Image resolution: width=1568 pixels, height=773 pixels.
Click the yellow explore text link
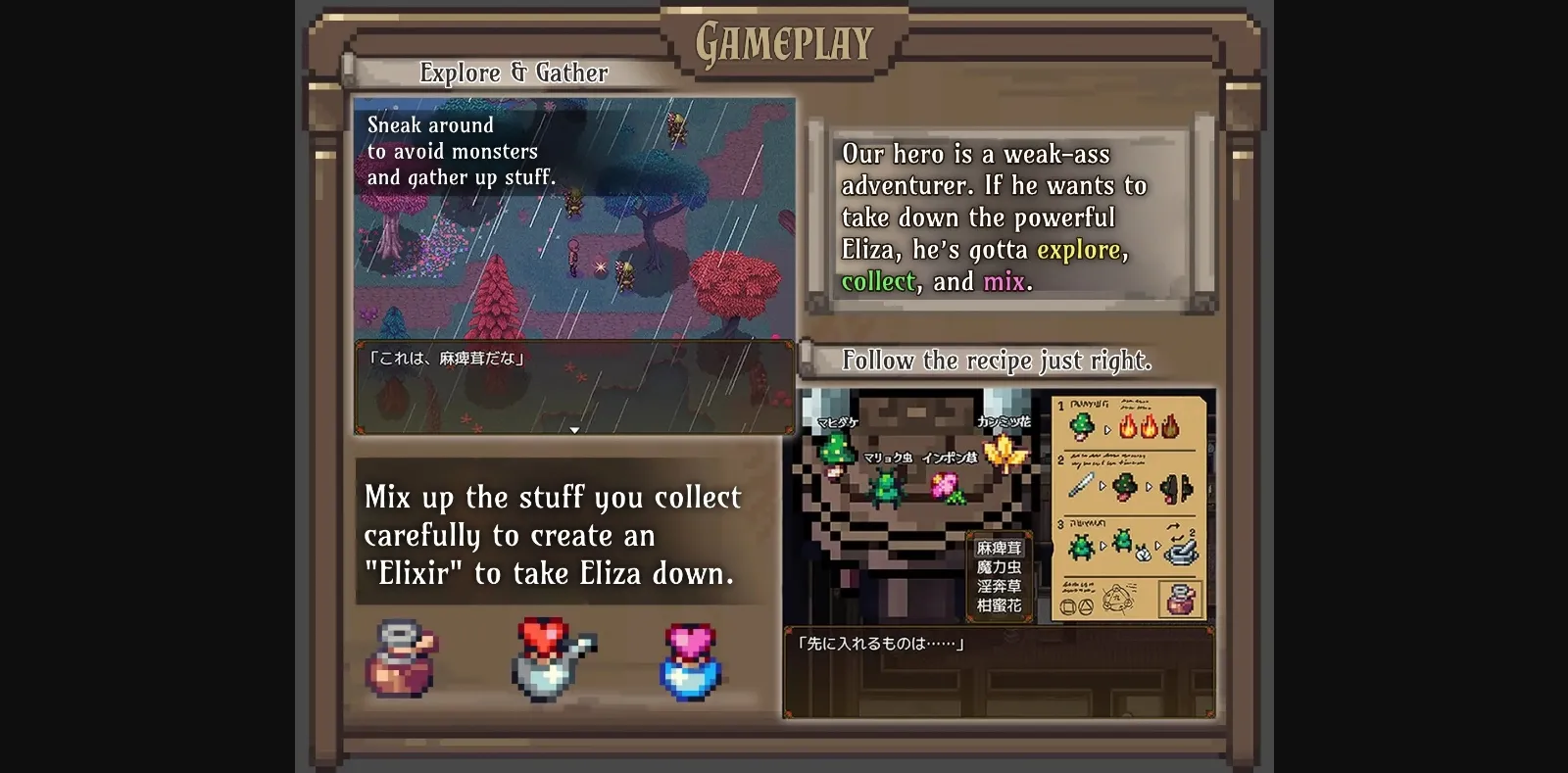[x=1079, y=250]
